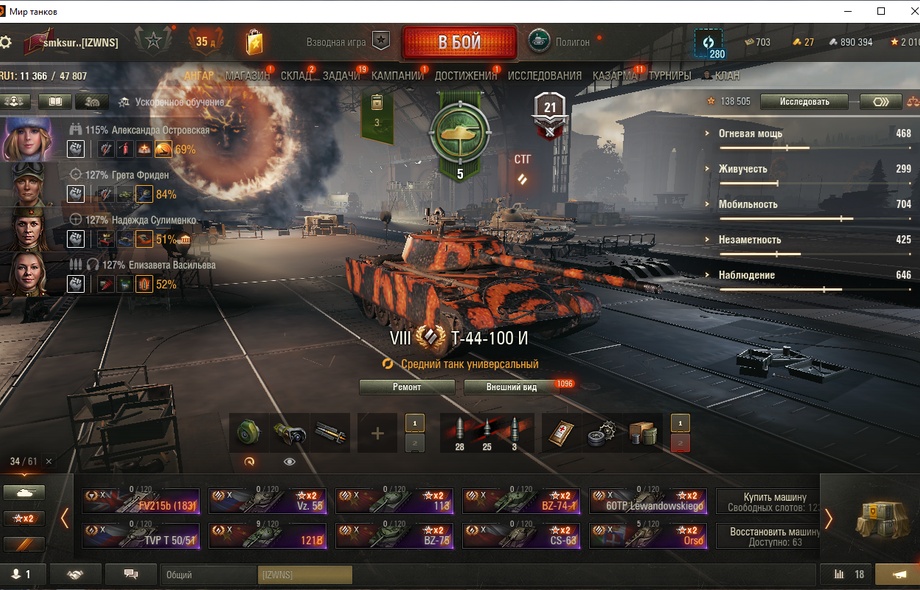Image resolution: width=920 pixels, height=590 pixels.
Task: Open the СКЛАД tab
Action: pyautogui.click(x=296, y=75)
